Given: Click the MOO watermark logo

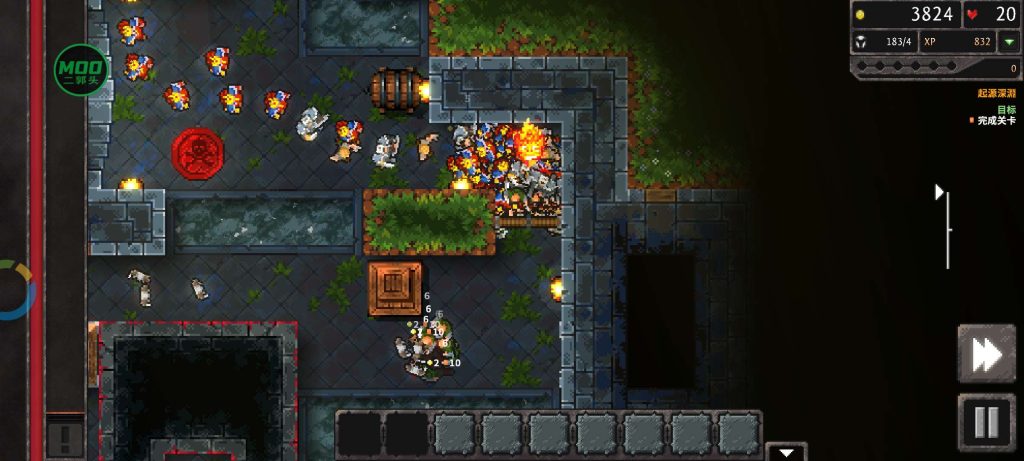Looking at the screenshot, I should point(81,70).
